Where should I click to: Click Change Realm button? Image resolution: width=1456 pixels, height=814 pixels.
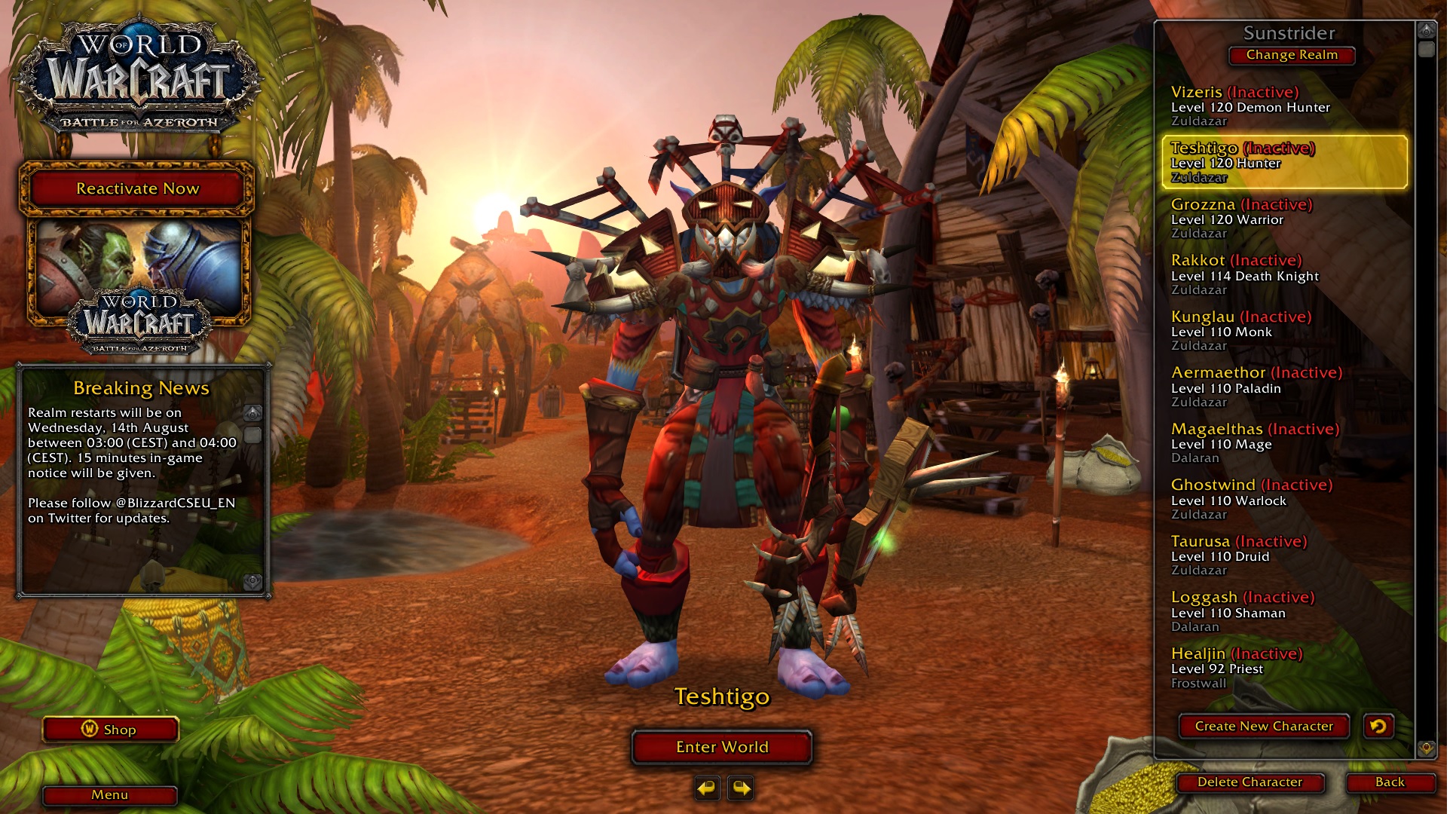(1292, 55)
